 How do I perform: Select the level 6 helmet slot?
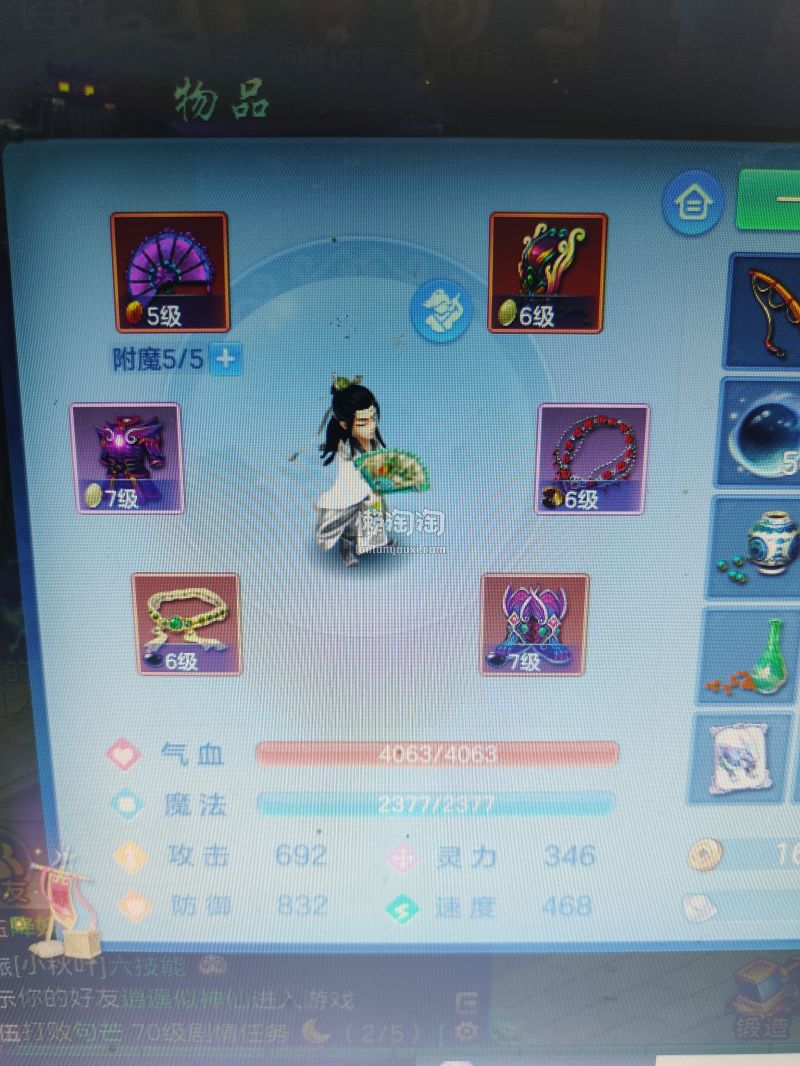547,272
